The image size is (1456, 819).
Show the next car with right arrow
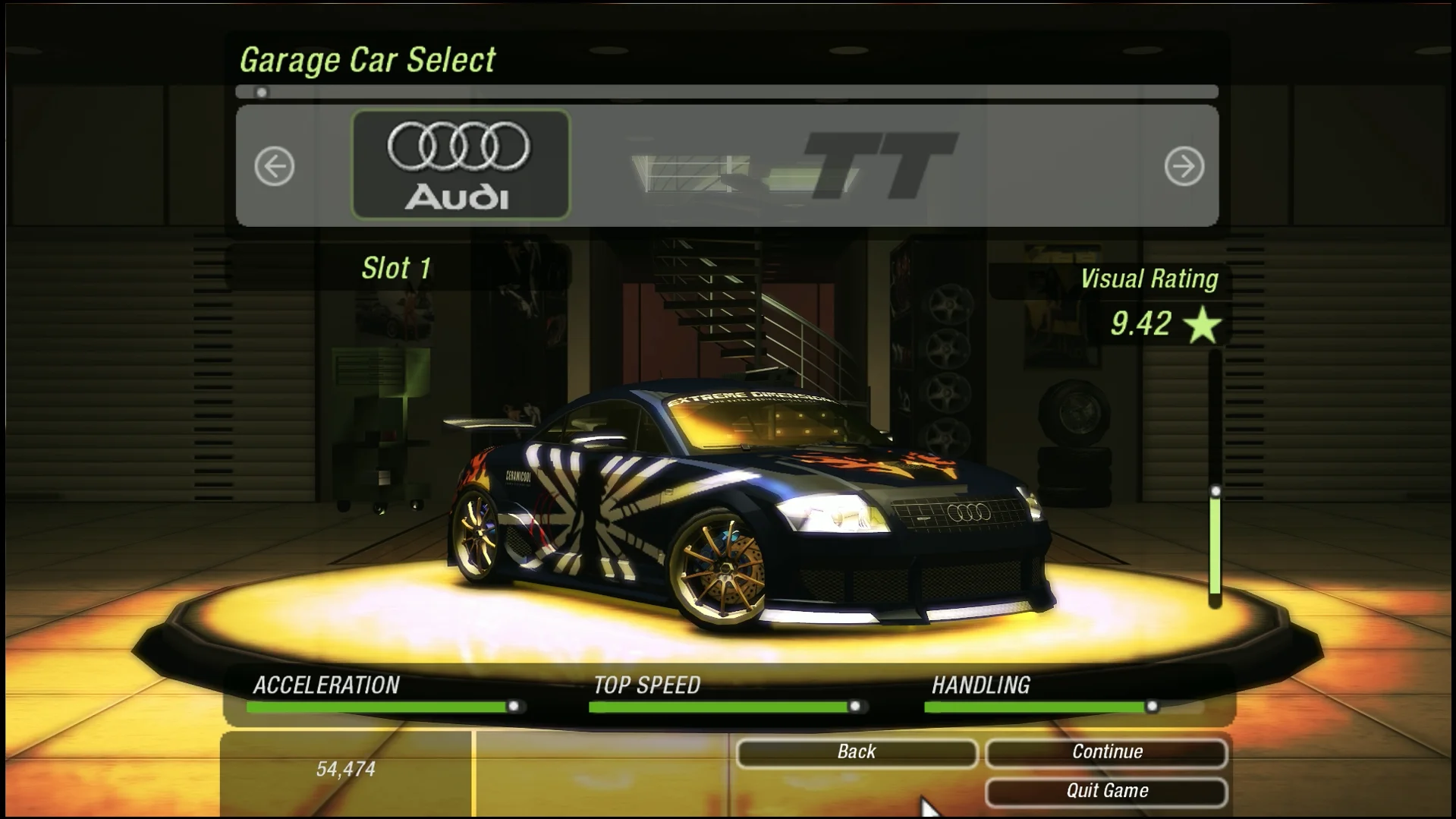[1184, 166]
